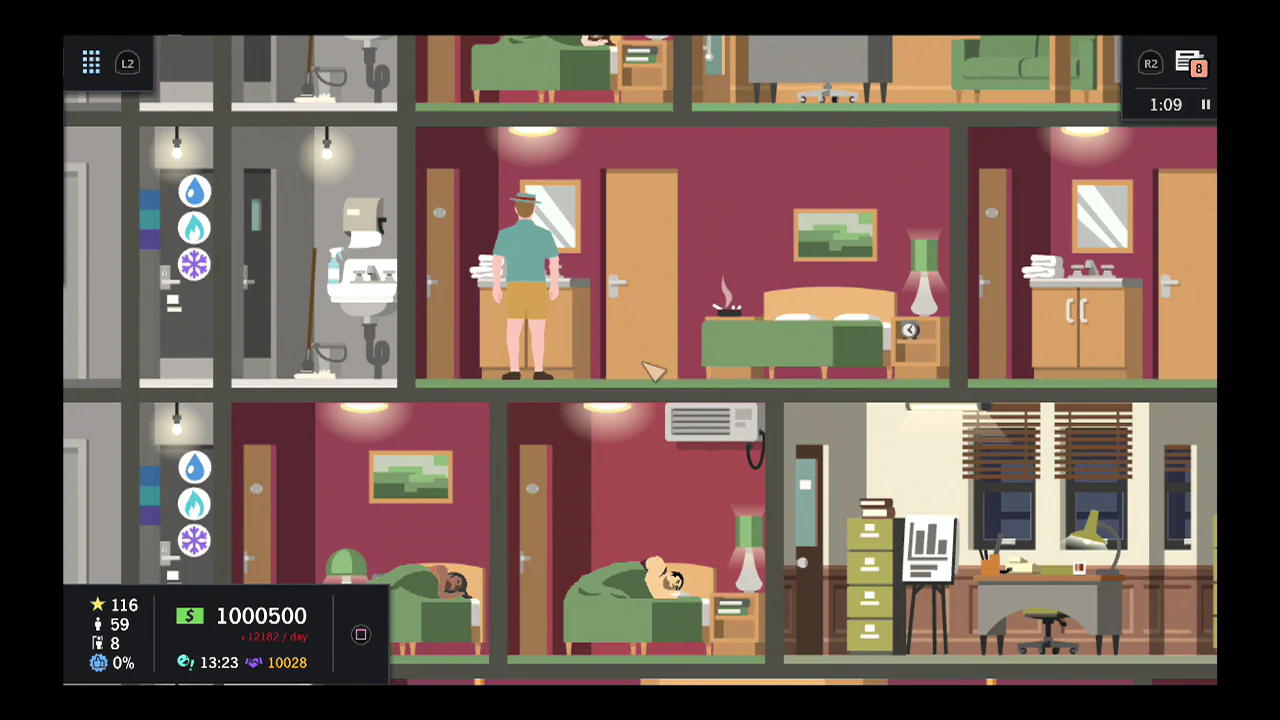The image size is (1280, 720).
Task: Select the flame heating icon on the lower room
Action: click(194, 504)
